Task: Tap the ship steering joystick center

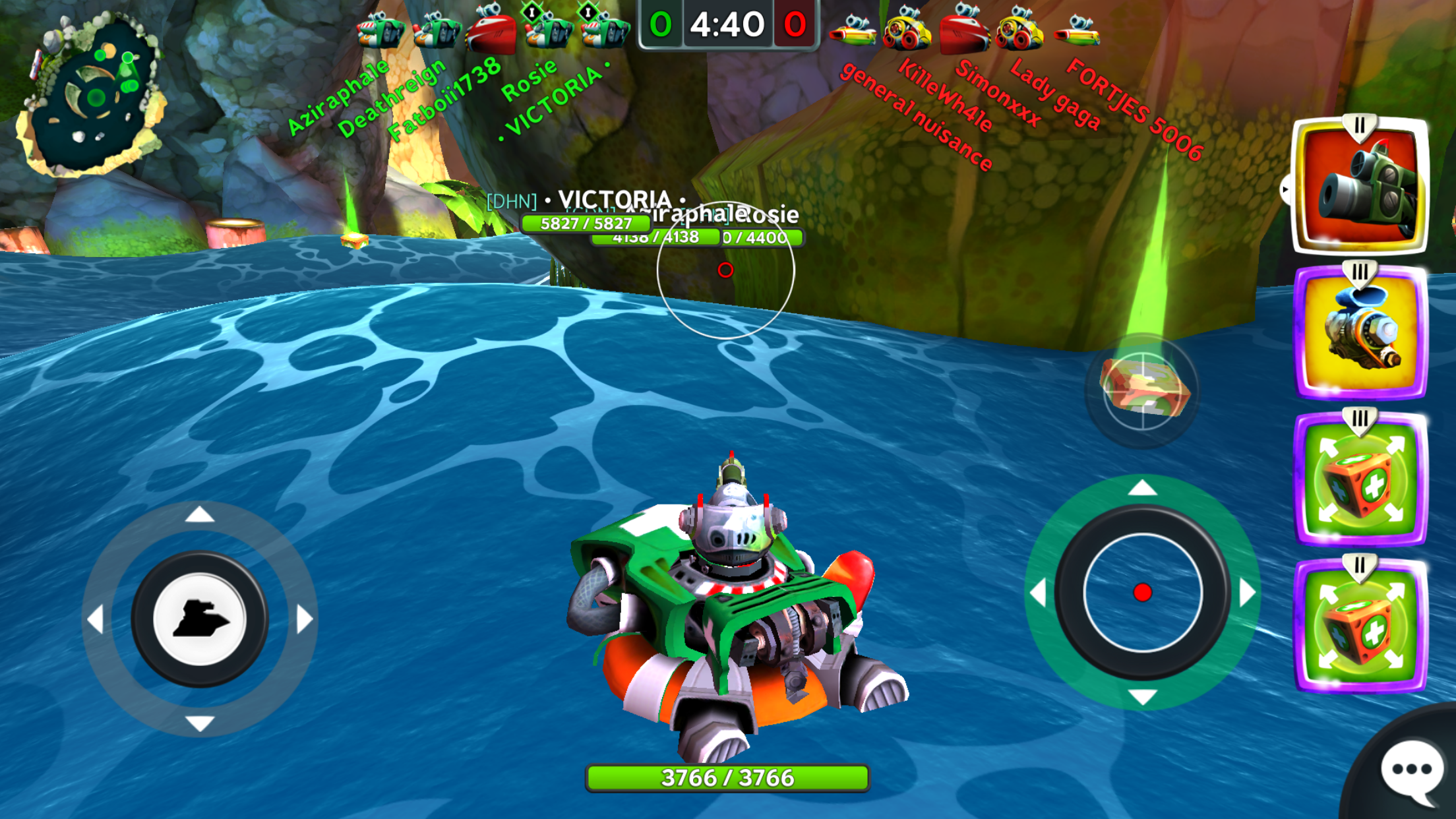Action: 200,619
